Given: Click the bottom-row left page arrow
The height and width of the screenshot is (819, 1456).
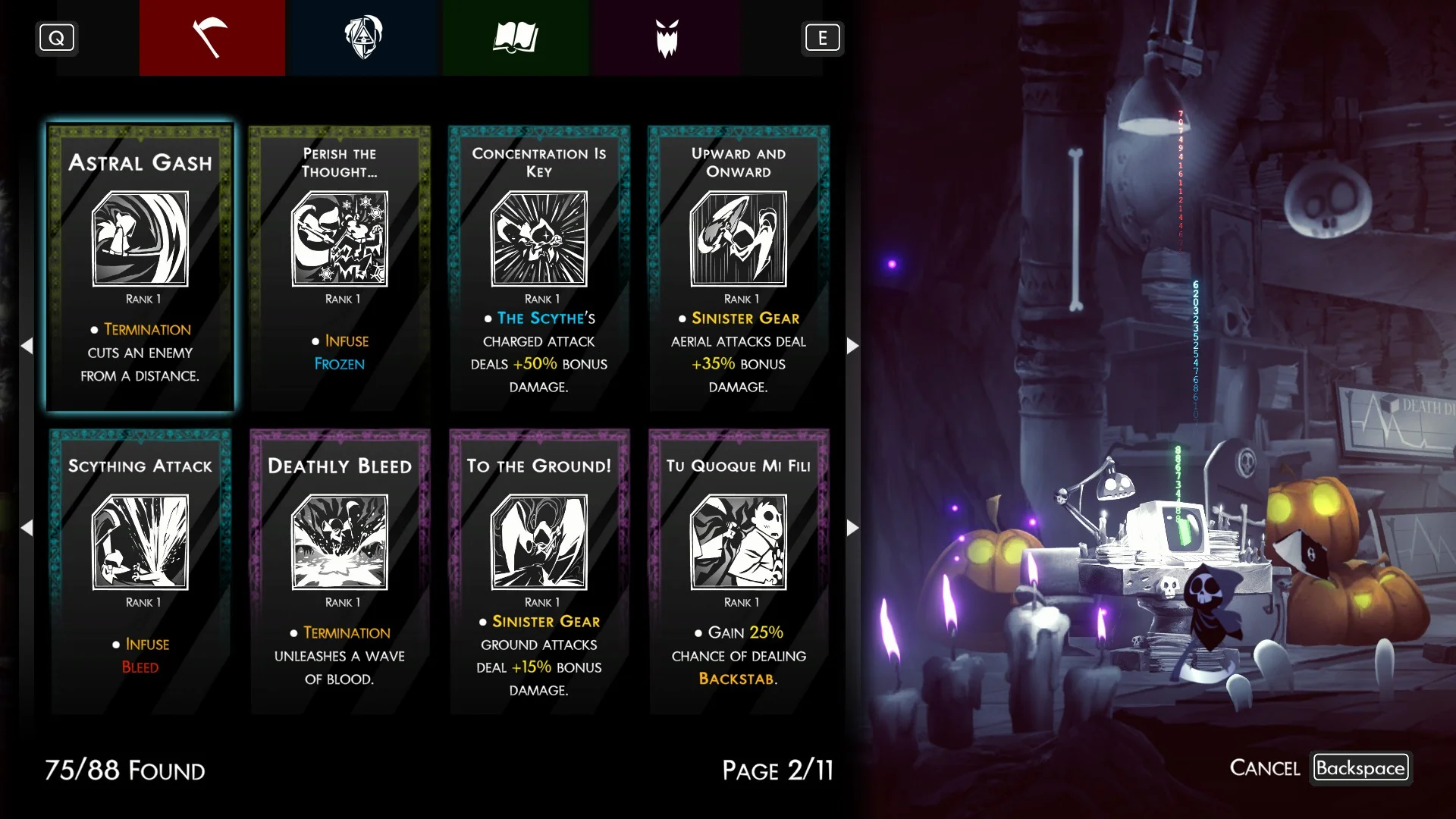Looking at the screenshot, I should pos(27,528).
